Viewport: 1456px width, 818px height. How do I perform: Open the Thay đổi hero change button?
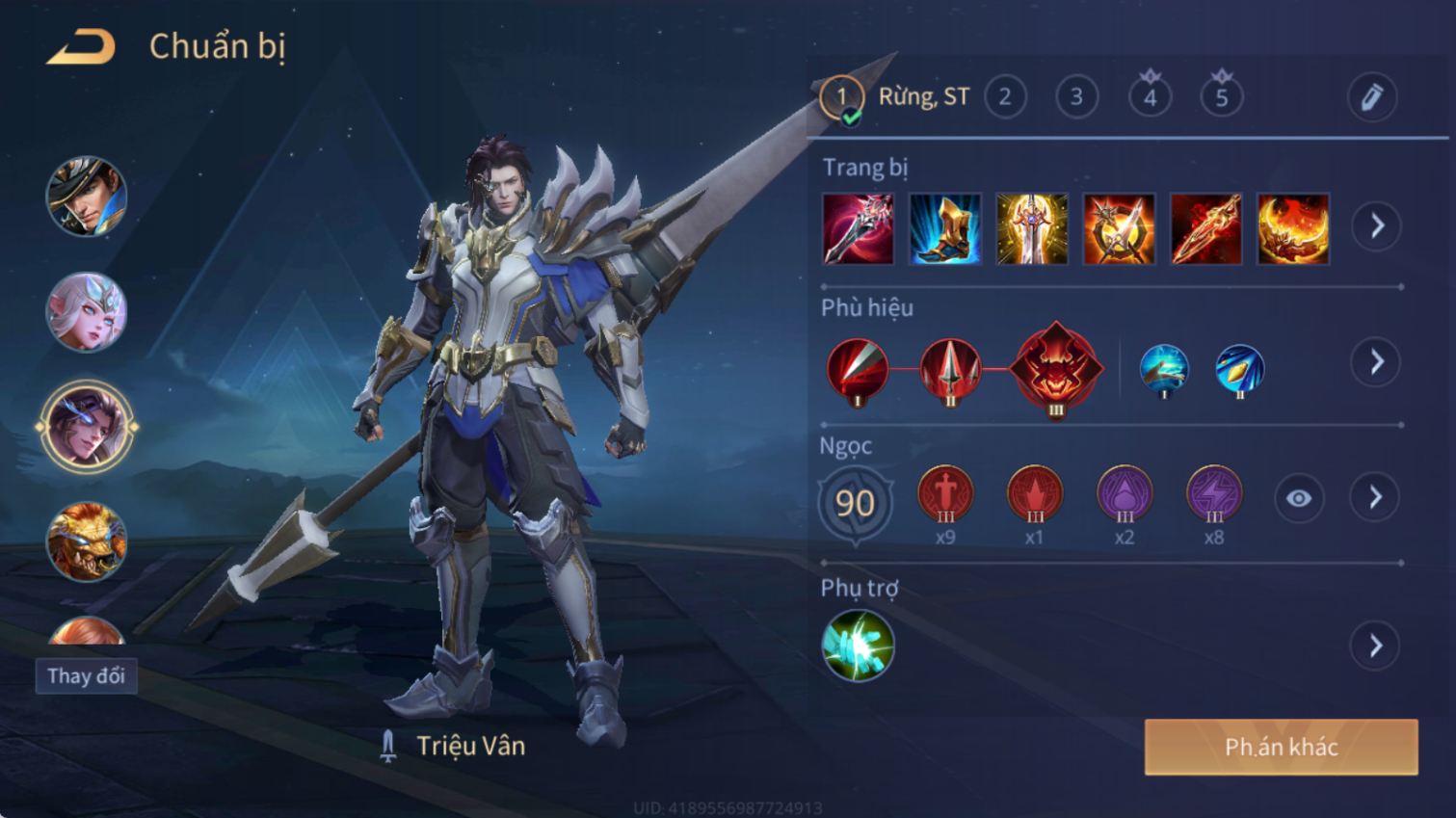tap(87, 676)
